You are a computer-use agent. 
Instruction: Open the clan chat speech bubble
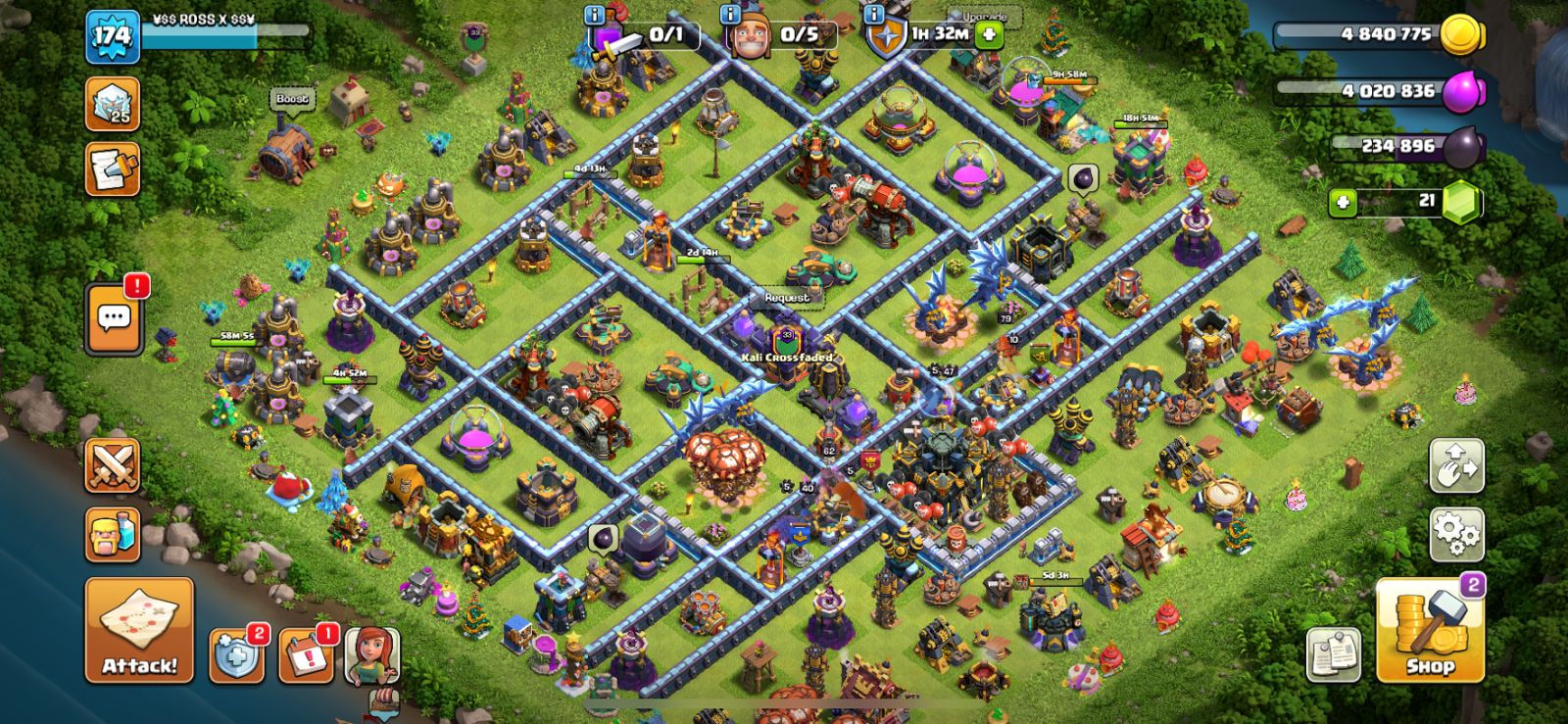pyautogui.click(x=114, y=318)
